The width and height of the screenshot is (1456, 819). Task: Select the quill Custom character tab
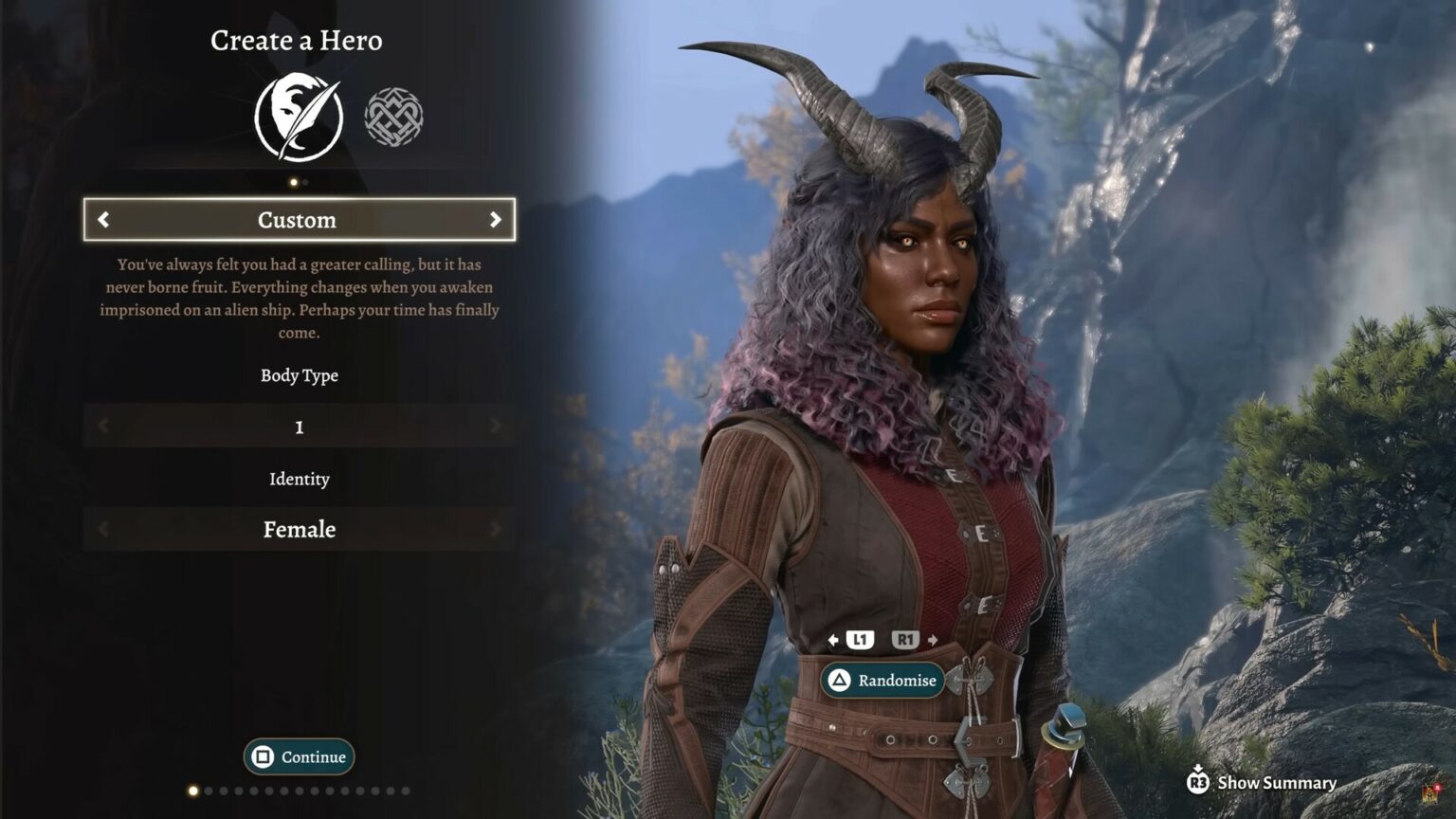(299, 118)
